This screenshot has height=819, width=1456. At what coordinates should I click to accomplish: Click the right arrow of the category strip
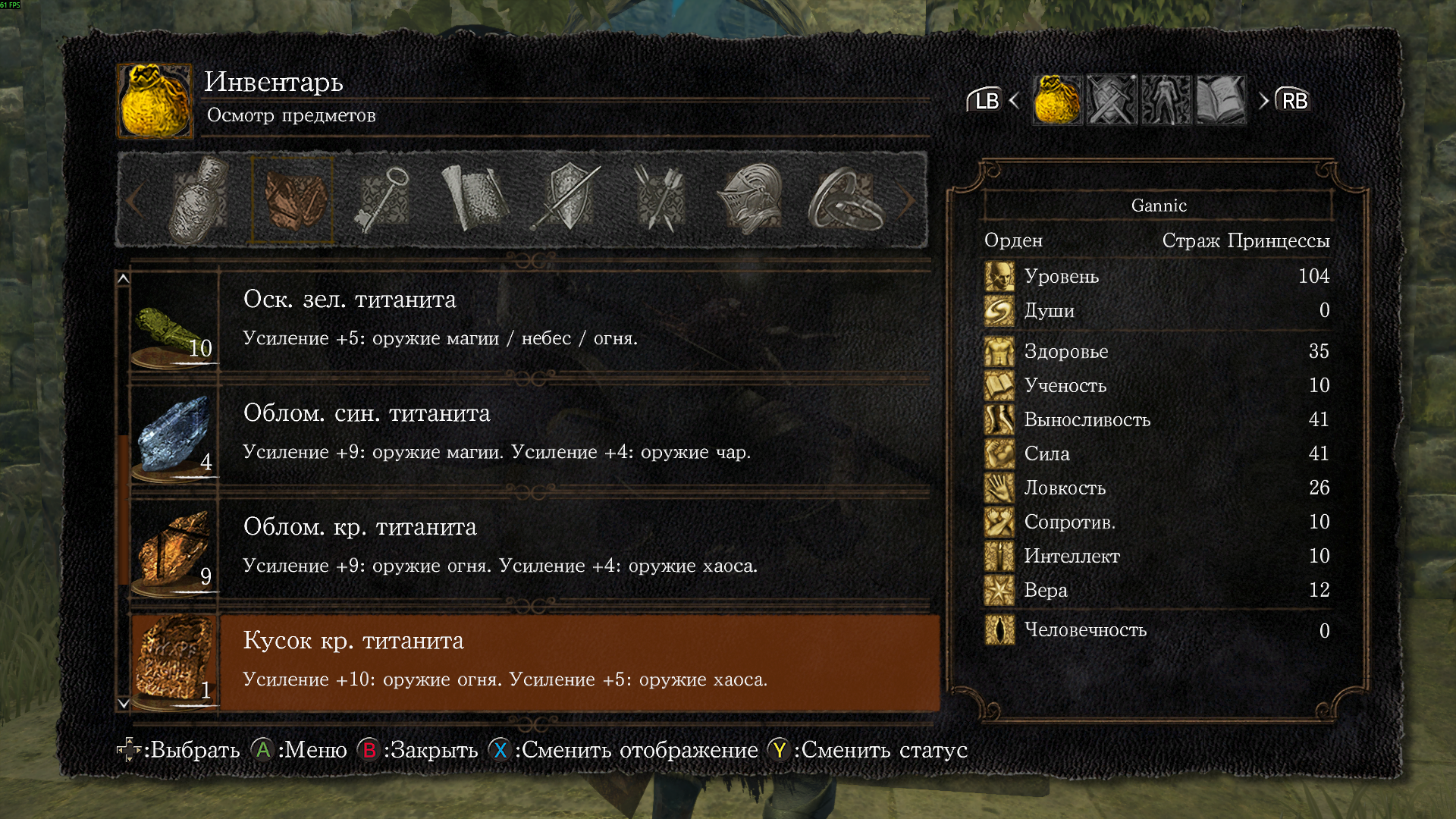tap(908, 200)
